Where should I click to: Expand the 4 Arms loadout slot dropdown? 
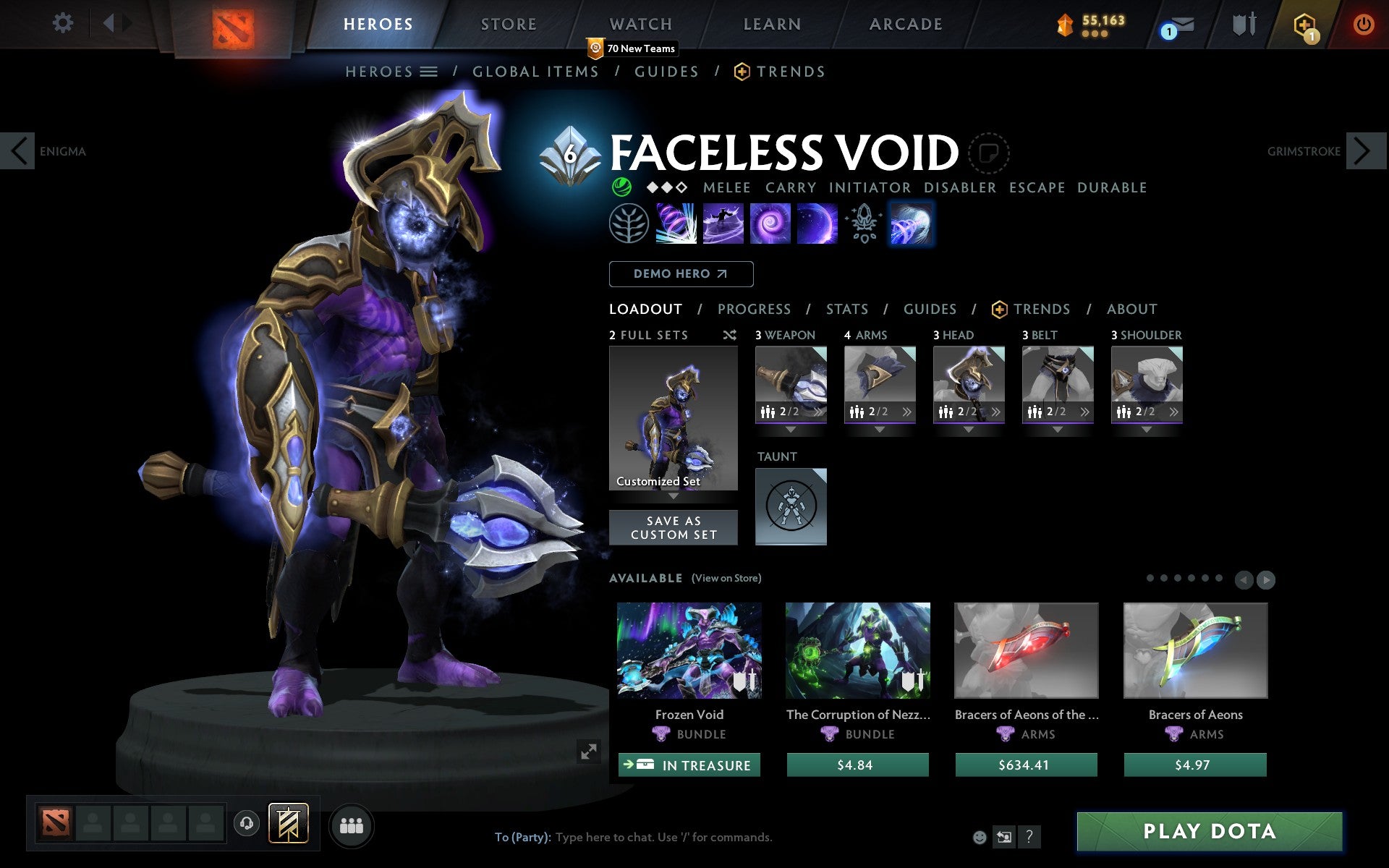coord(880,427)
